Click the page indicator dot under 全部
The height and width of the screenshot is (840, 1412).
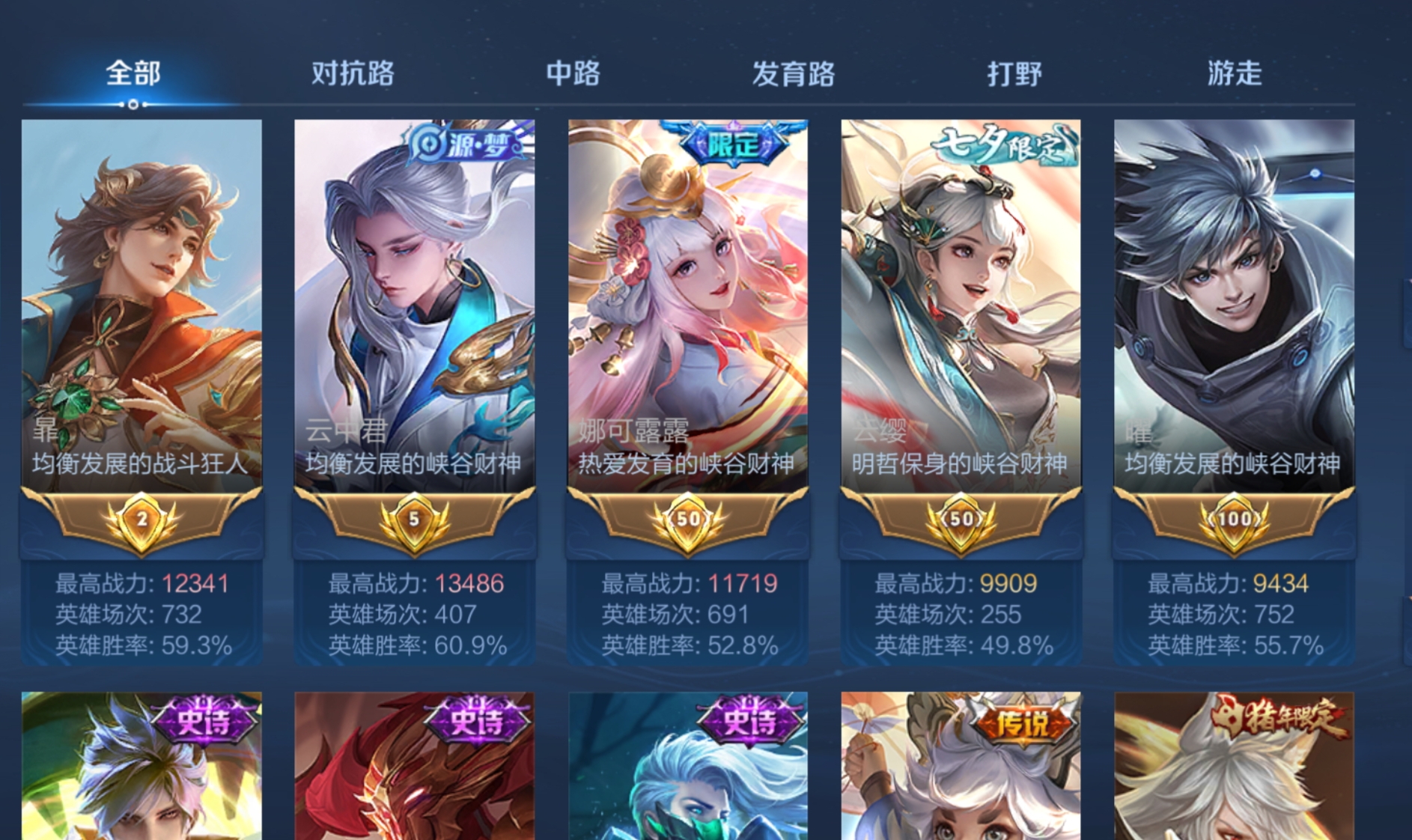click(x=133, y=106)
